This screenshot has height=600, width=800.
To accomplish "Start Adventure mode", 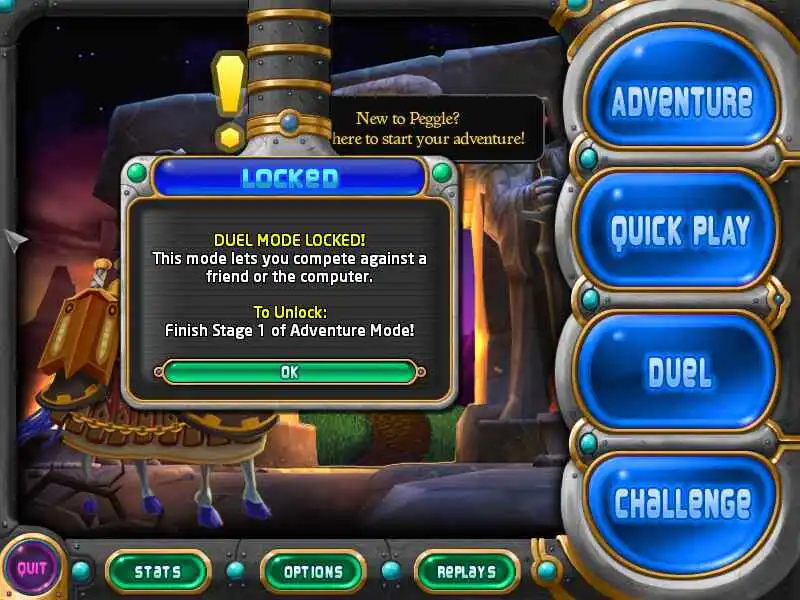I will pos(681,101).
